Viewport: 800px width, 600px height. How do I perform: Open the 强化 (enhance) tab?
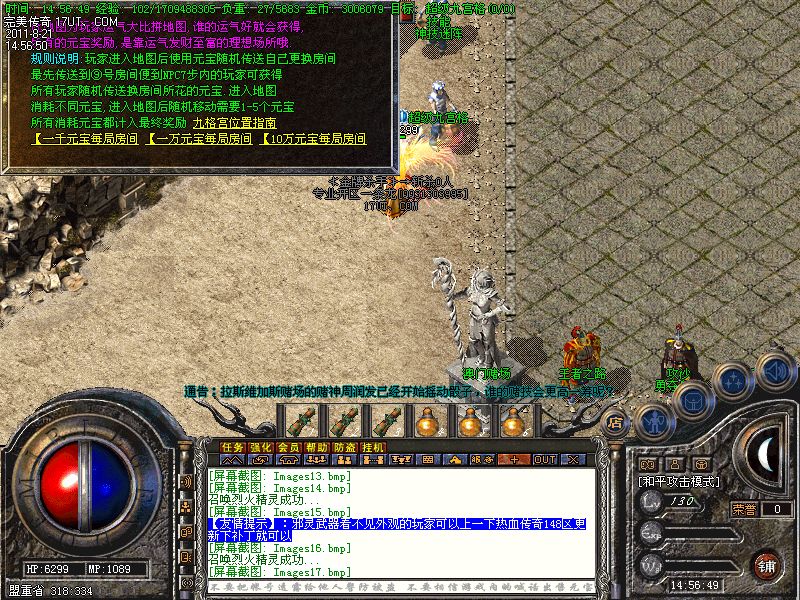(261, 447)
